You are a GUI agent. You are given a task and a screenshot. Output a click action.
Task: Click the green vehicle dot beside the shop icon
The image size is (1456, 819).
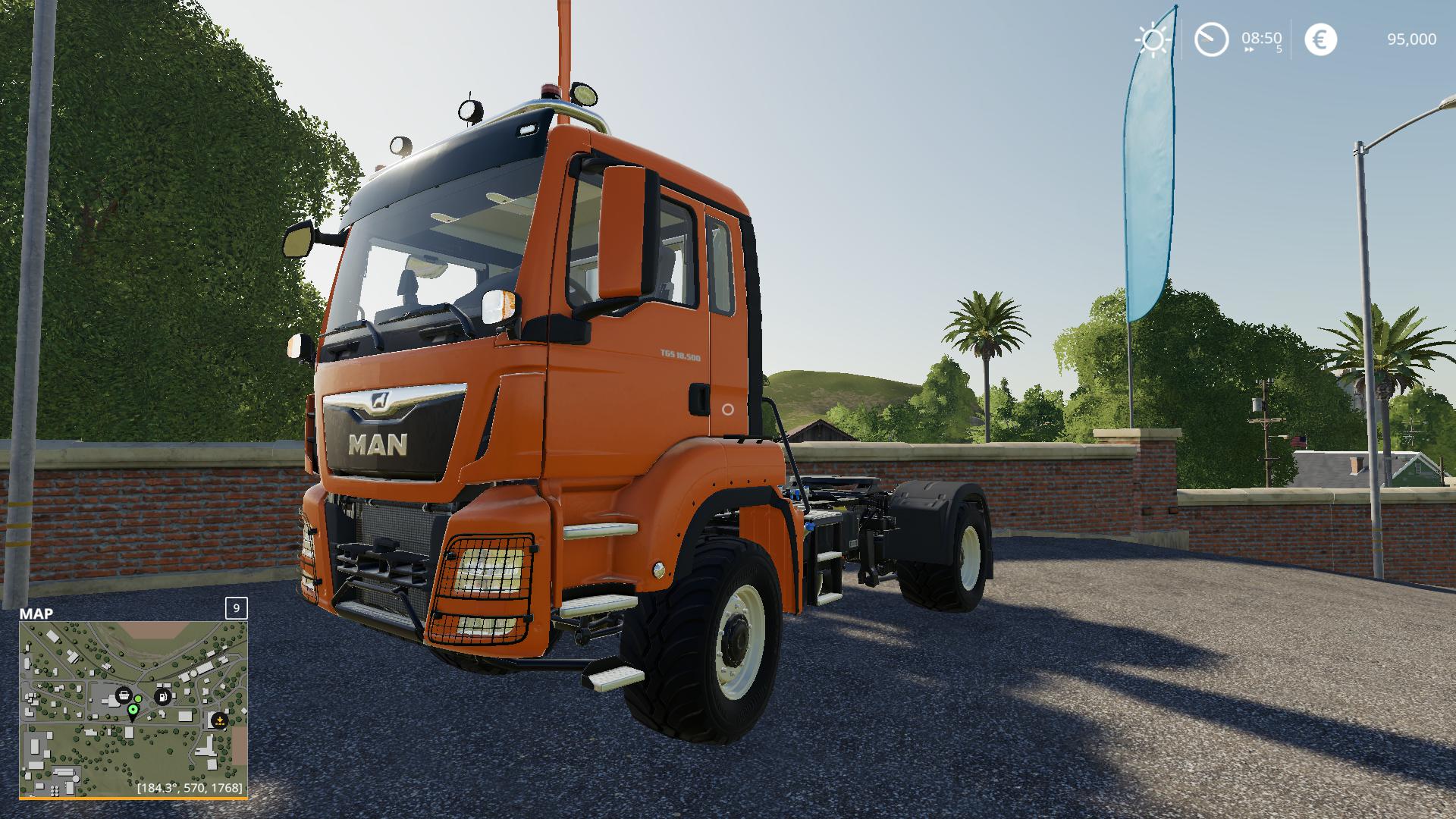point(138,698)
